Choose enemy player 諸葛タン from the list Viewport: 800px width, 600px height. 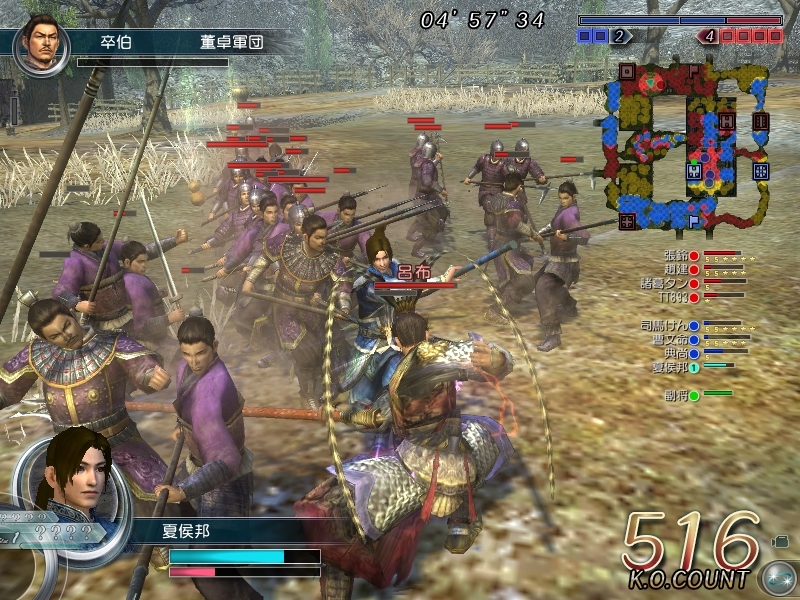pos(670,283)
